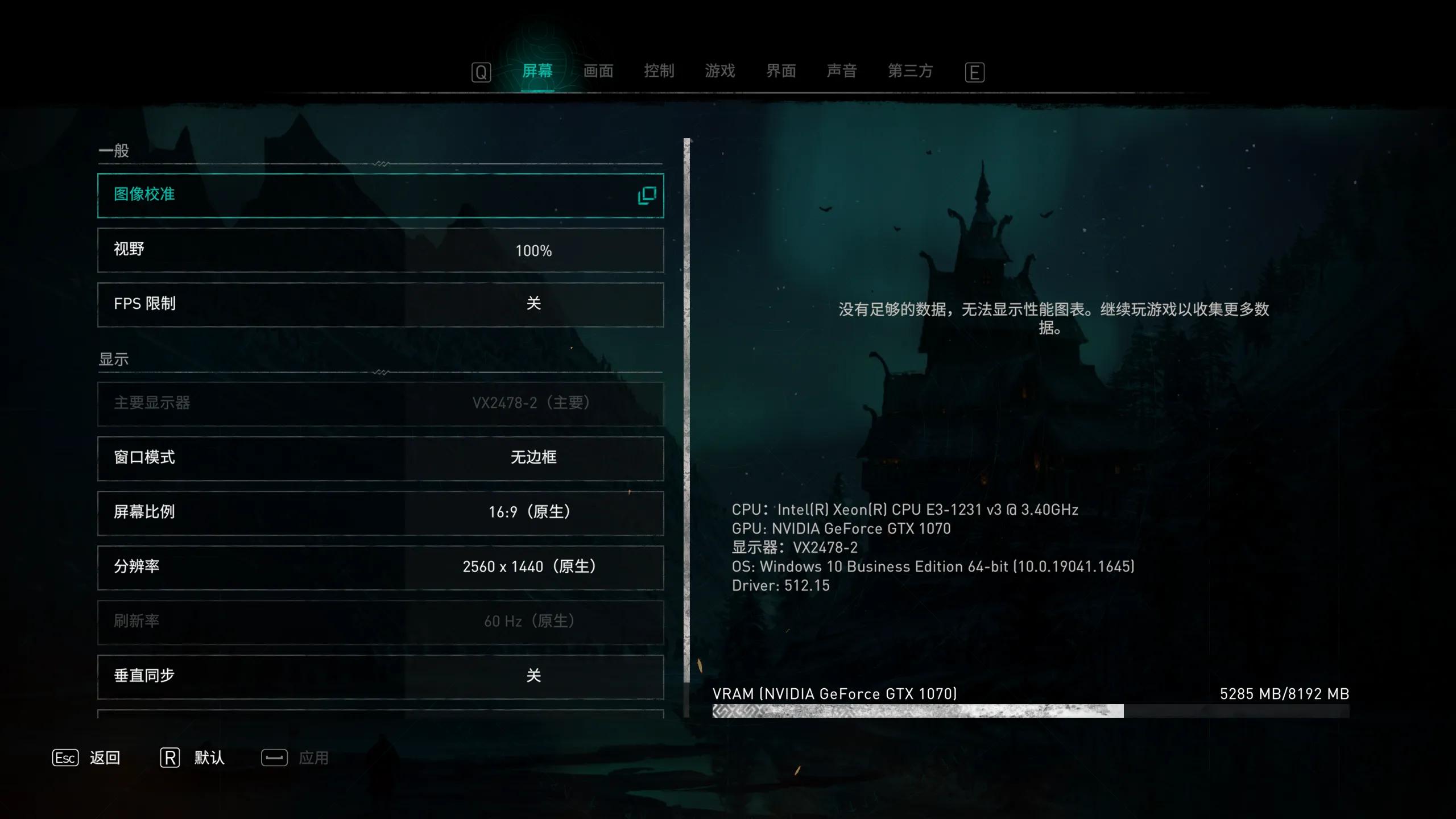Viewport: 1456px width, 819px height.
Task: Click the 返回 button to go back
Action: [x=105, y=758]
